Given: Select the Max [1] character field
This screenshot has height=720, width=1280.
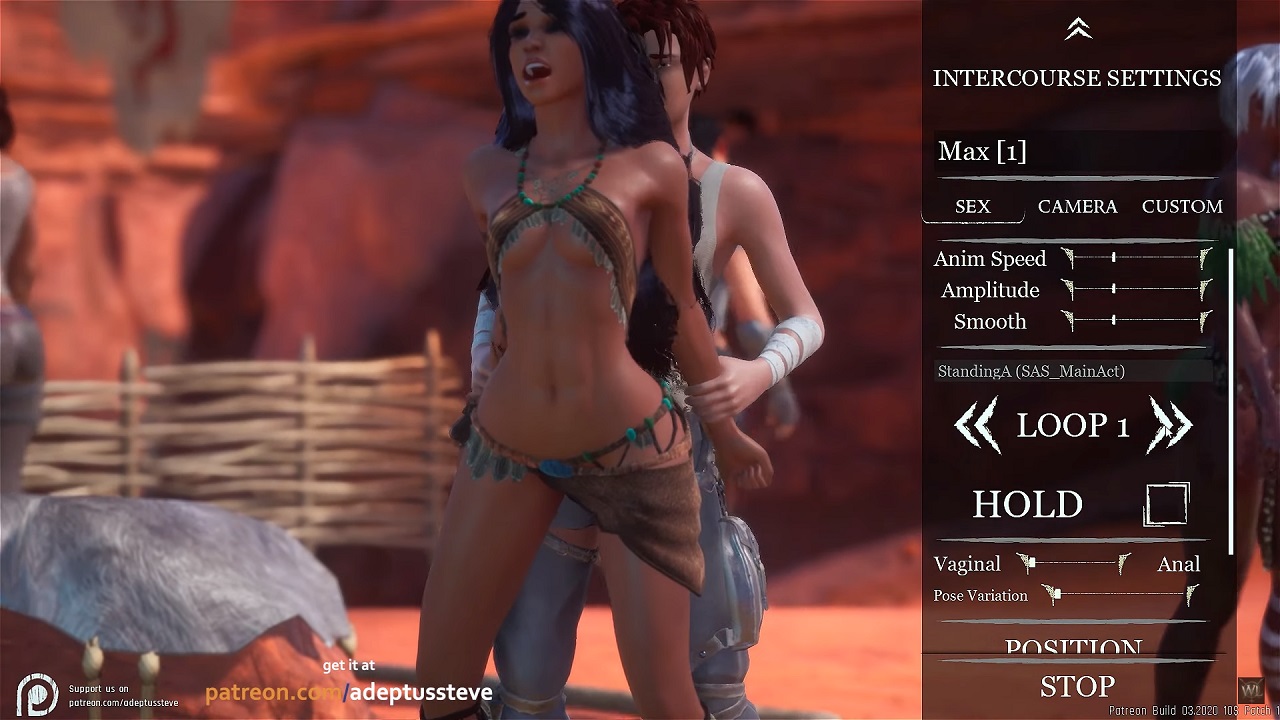Looking at the screenshot, I should coord(1075,152).
